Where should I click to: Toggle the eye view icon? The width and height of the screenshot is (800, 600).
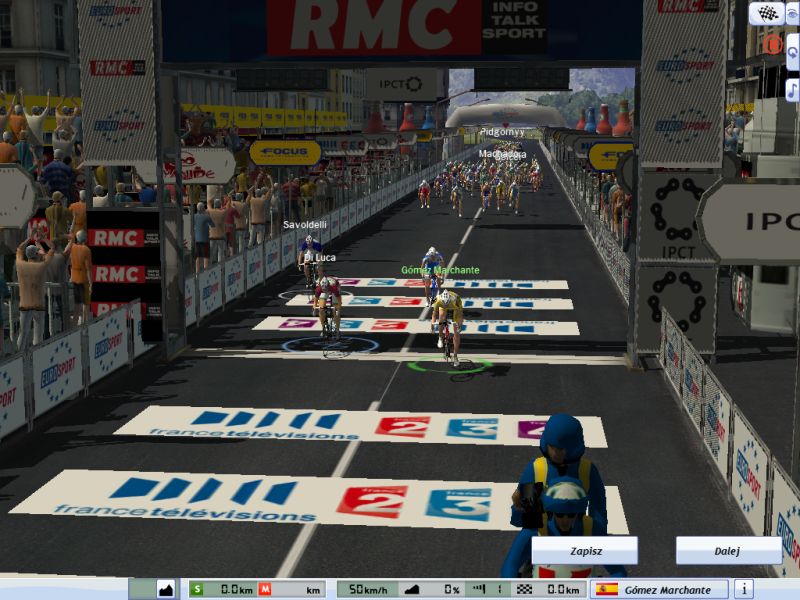793,13
